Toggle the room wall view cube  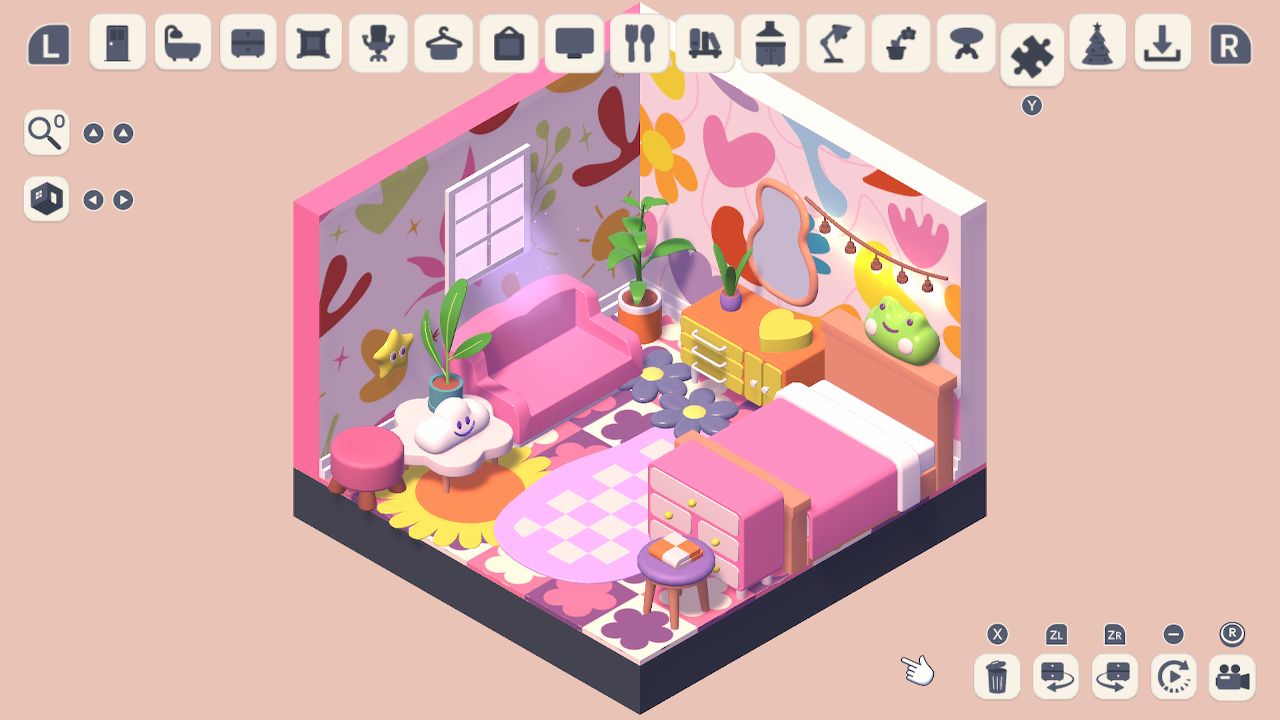(45, 199)
